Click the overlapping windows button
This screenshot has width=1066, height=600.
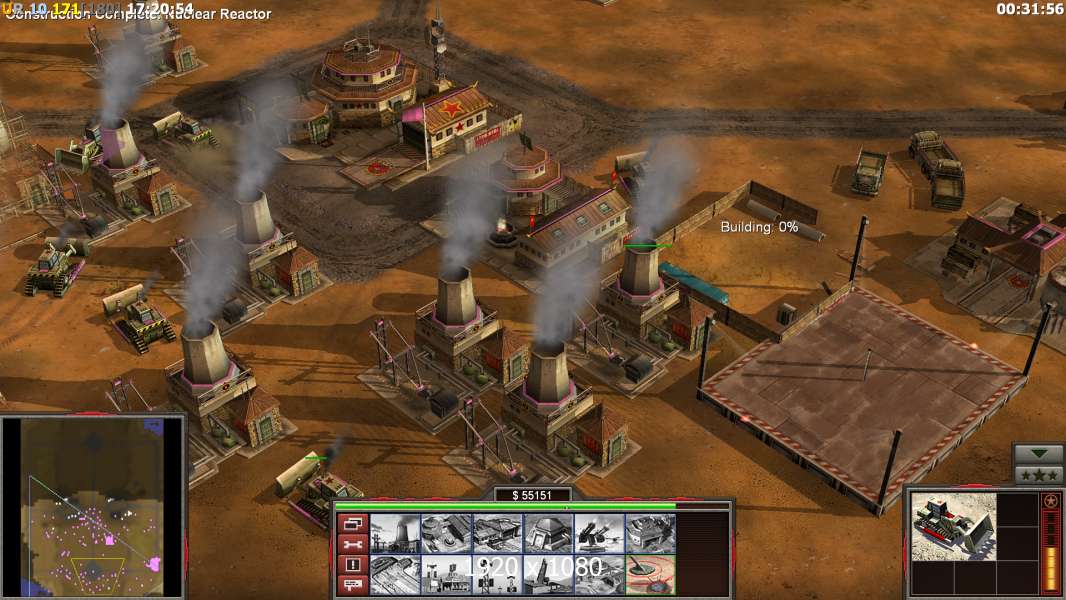coord(352,523)
